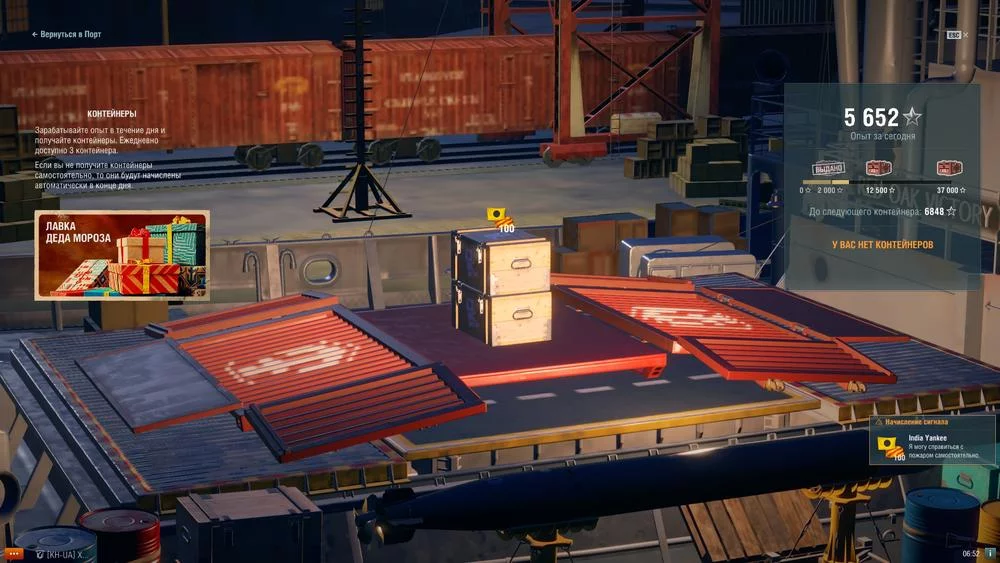
Task: Select the [KH-UA] clan chat tab
Action: 60,553
